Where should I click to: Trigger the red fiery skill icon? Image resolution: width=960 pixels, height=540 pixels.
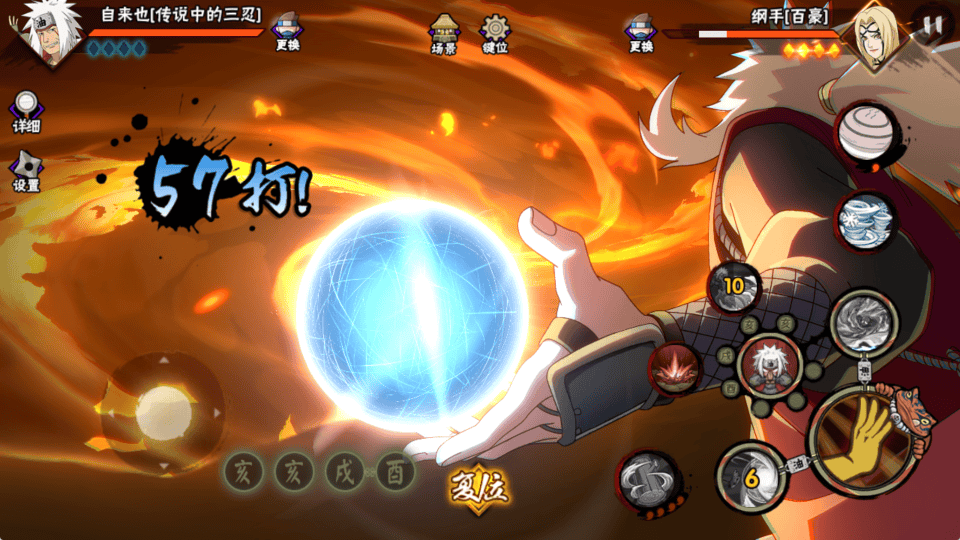[675, 369]
